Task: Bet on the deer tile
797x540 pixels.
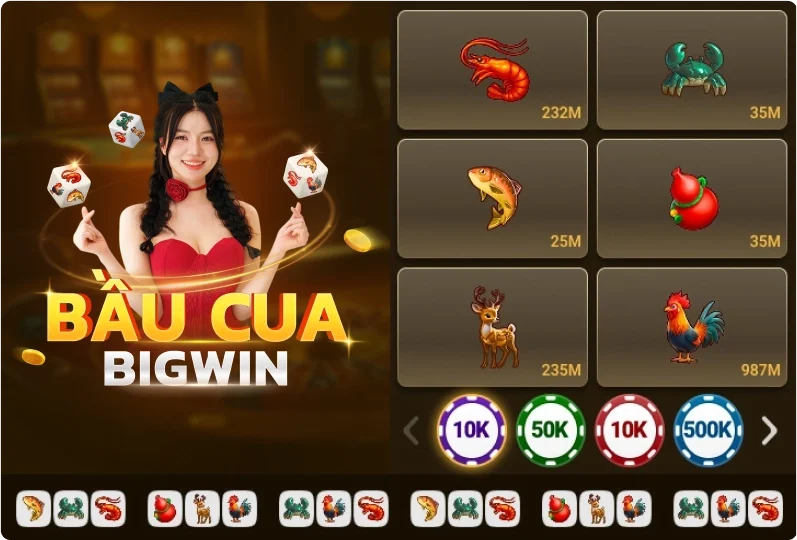Action: click(492, 327)
